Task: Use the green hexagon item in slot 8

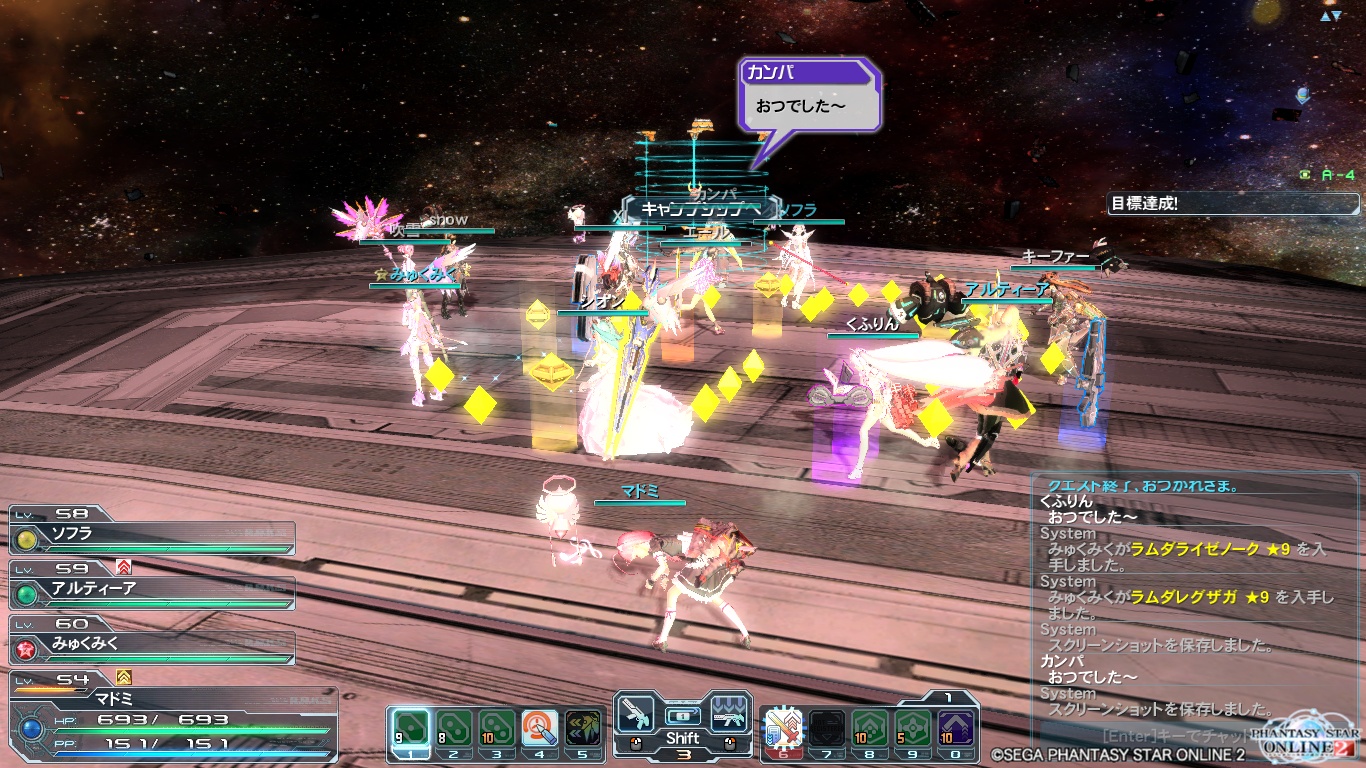Action: (869, 728)
